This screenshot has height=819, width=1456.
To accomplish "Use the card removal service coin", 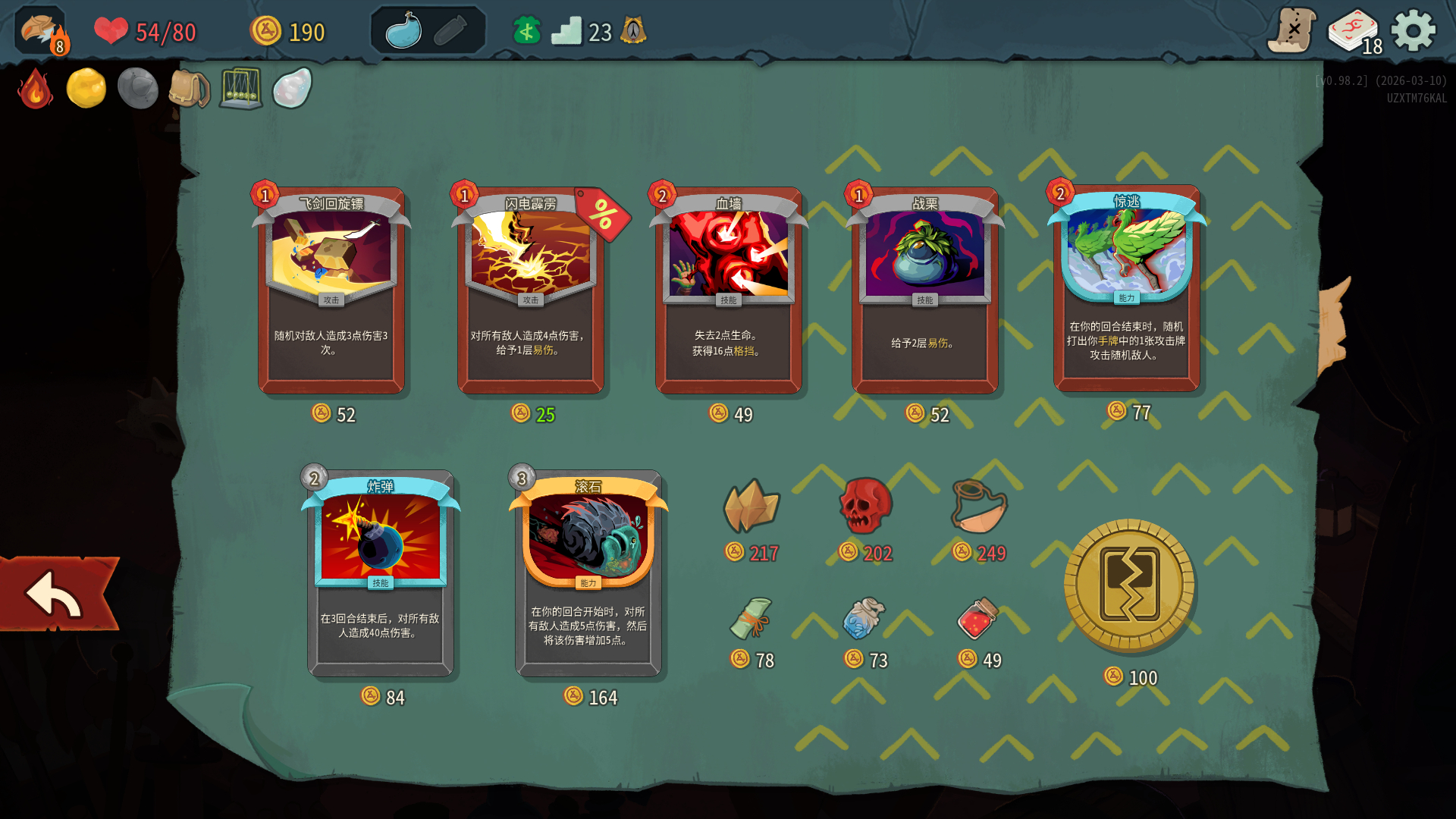I will click(x=1129, y=585).
